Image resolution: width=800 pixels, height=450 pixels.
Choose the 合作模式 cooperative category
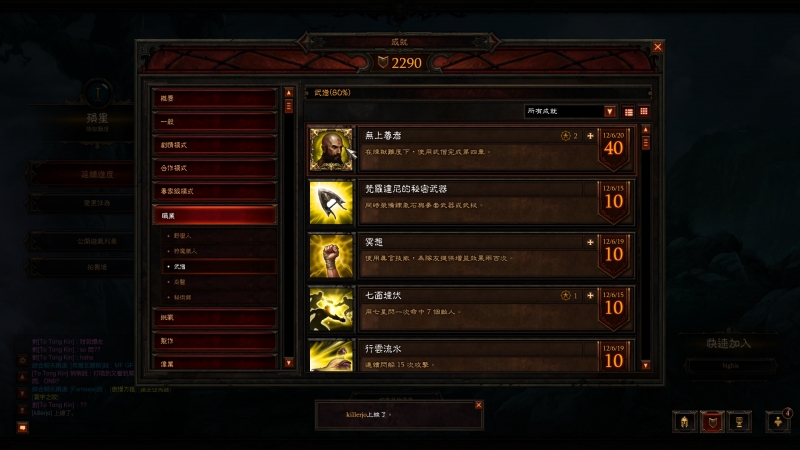214,168
